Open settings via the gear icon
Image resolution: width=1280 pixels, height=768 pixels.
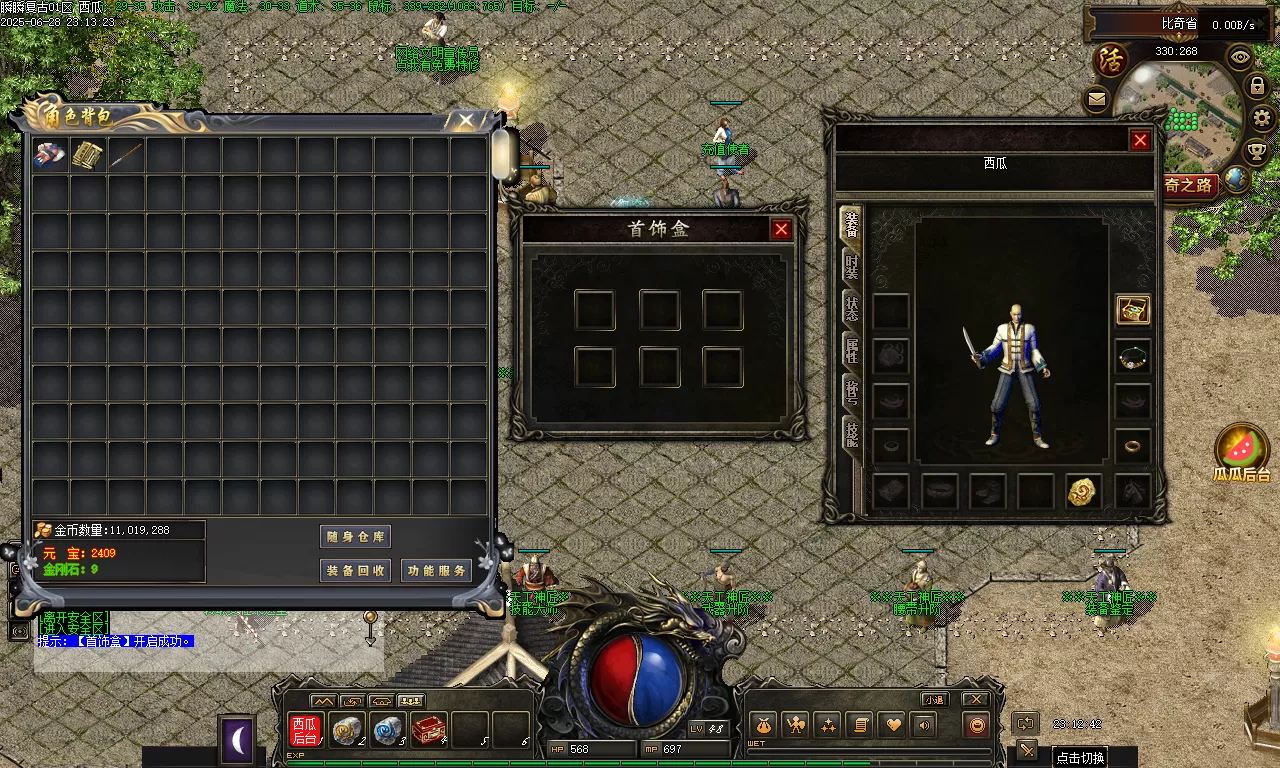1263,118
